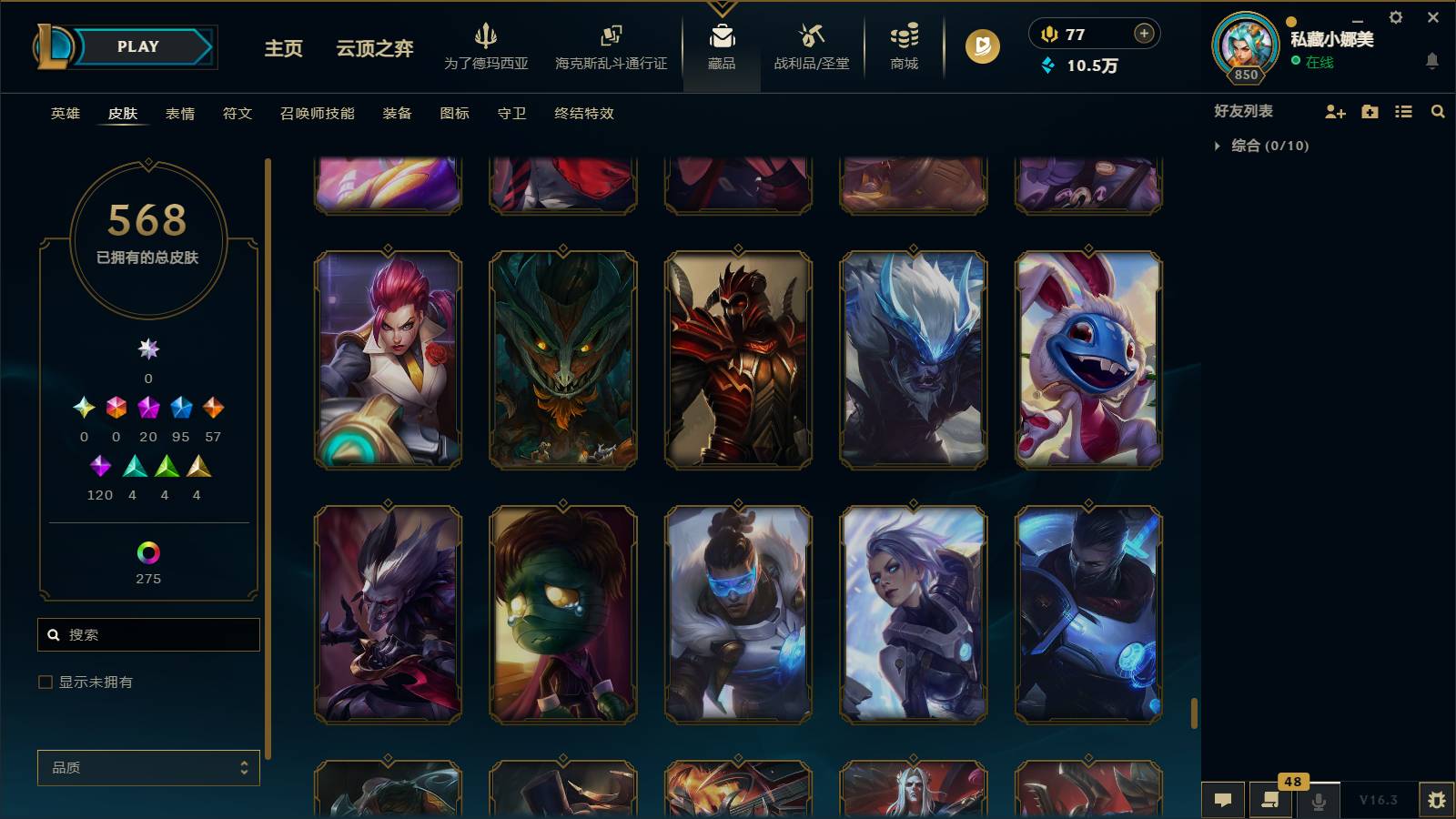Screen dimensions: 1456x819
Task: Open friend search with the magnifier icon
Action: coord(1438,111)
